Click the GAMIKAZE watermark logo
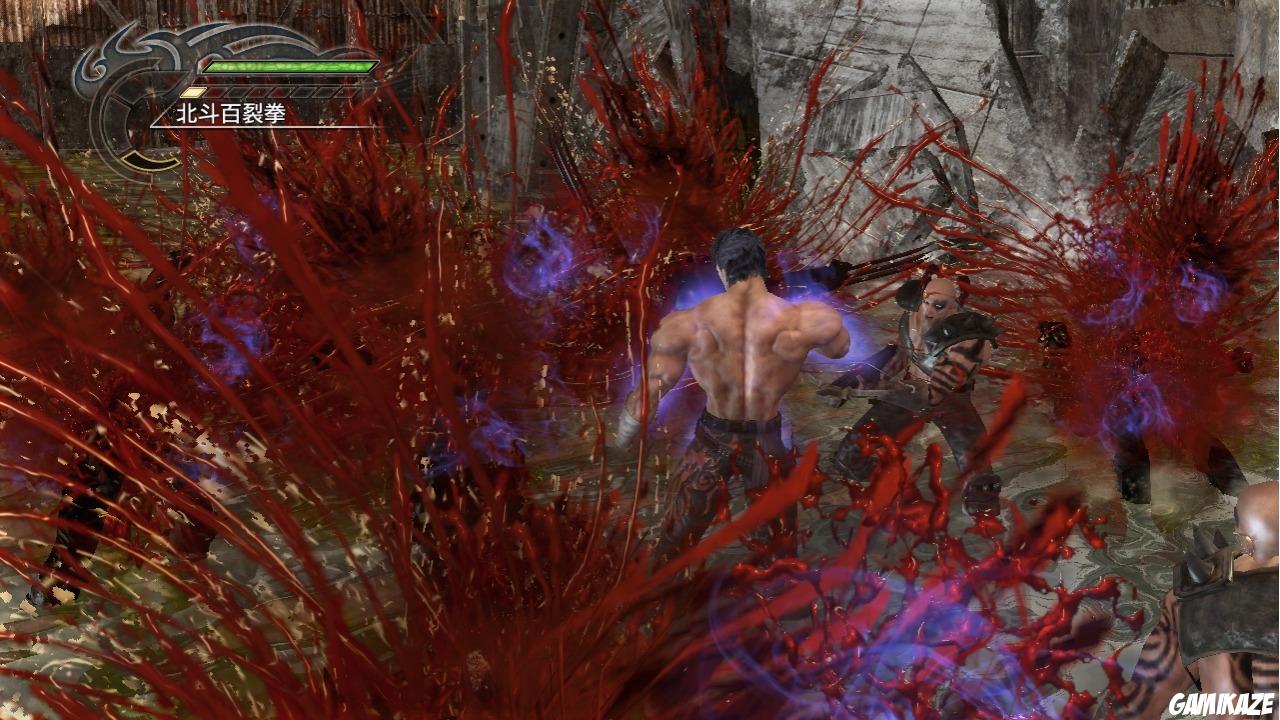 [1221, 703]
